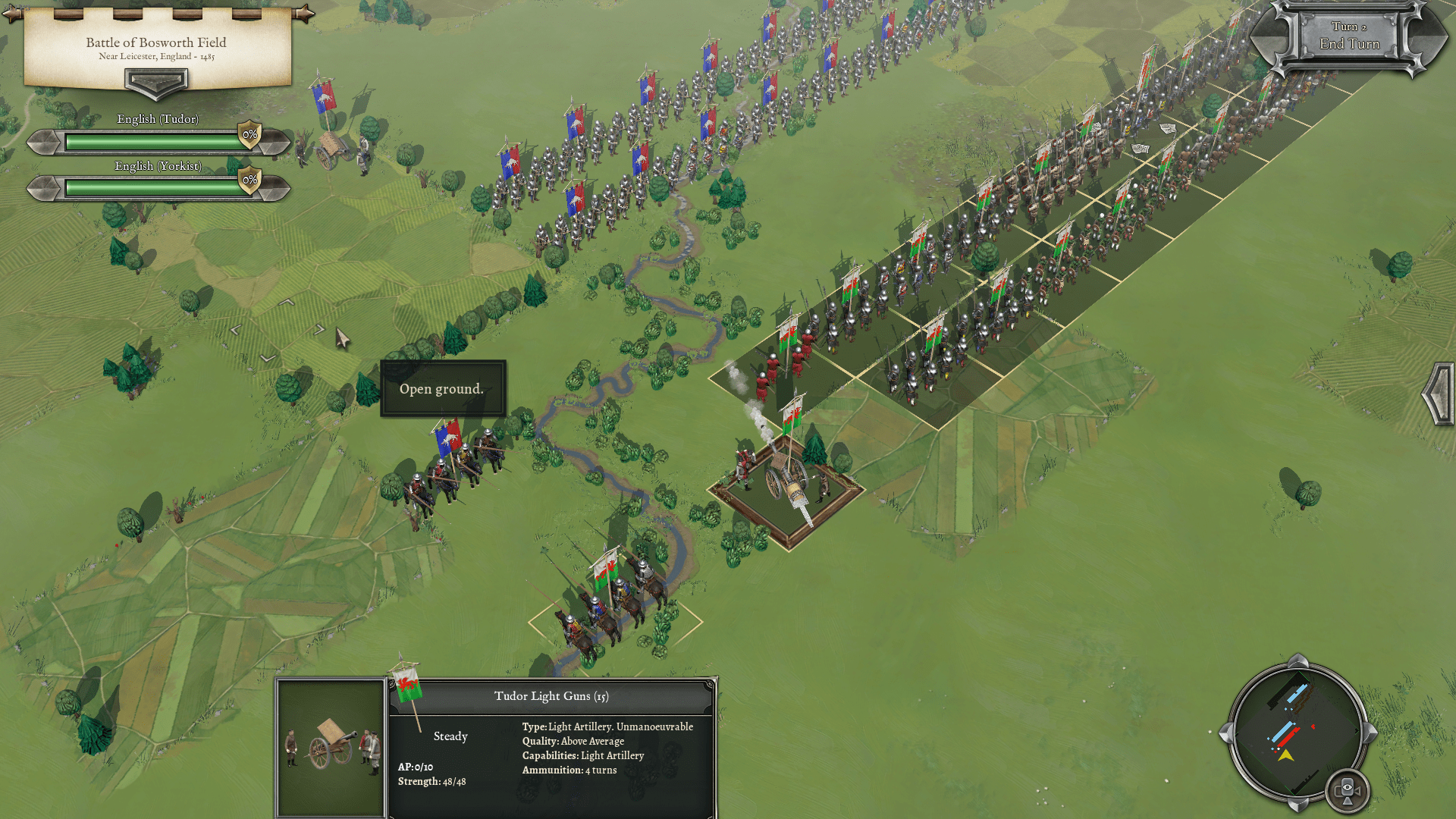Toggle the camera view button

tap(1348, 790)
